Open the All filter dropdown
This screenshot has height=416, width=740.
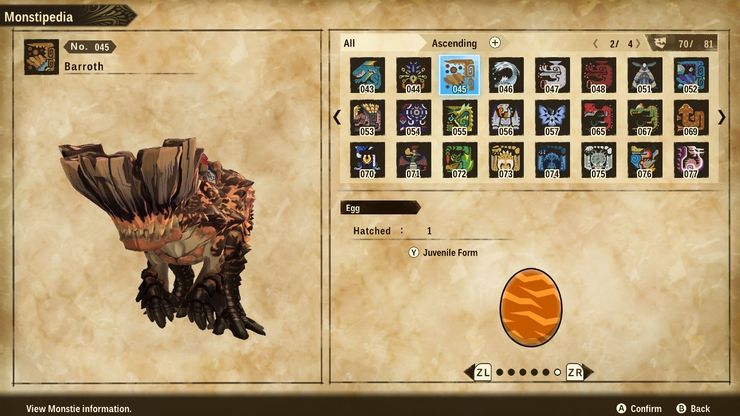coord(380,43)
